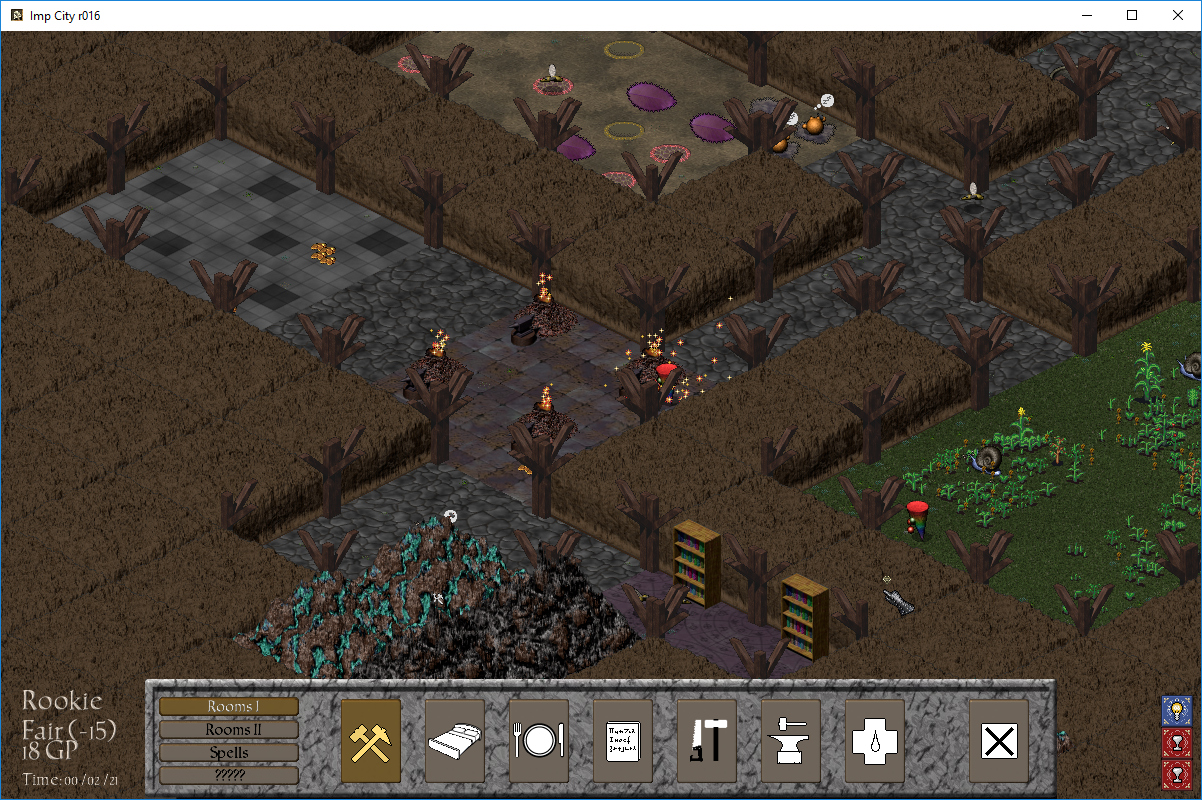Select the Spells category

click(x=228, y=752)
